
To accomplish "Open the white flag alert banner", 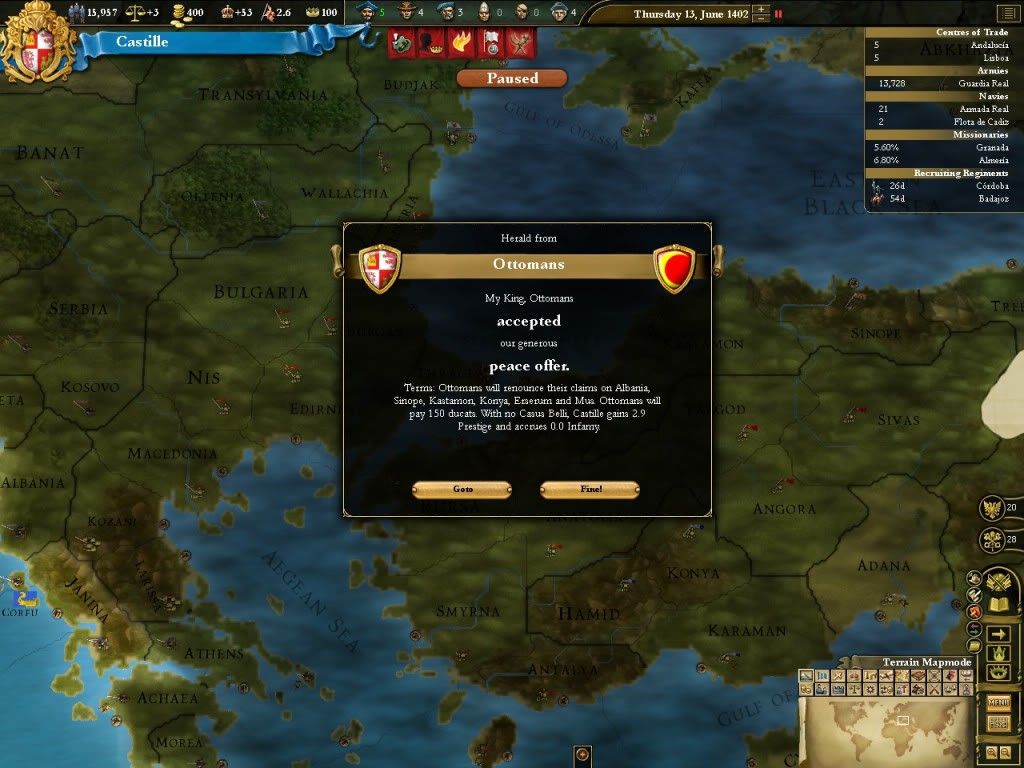I will (x=491, y=43).
